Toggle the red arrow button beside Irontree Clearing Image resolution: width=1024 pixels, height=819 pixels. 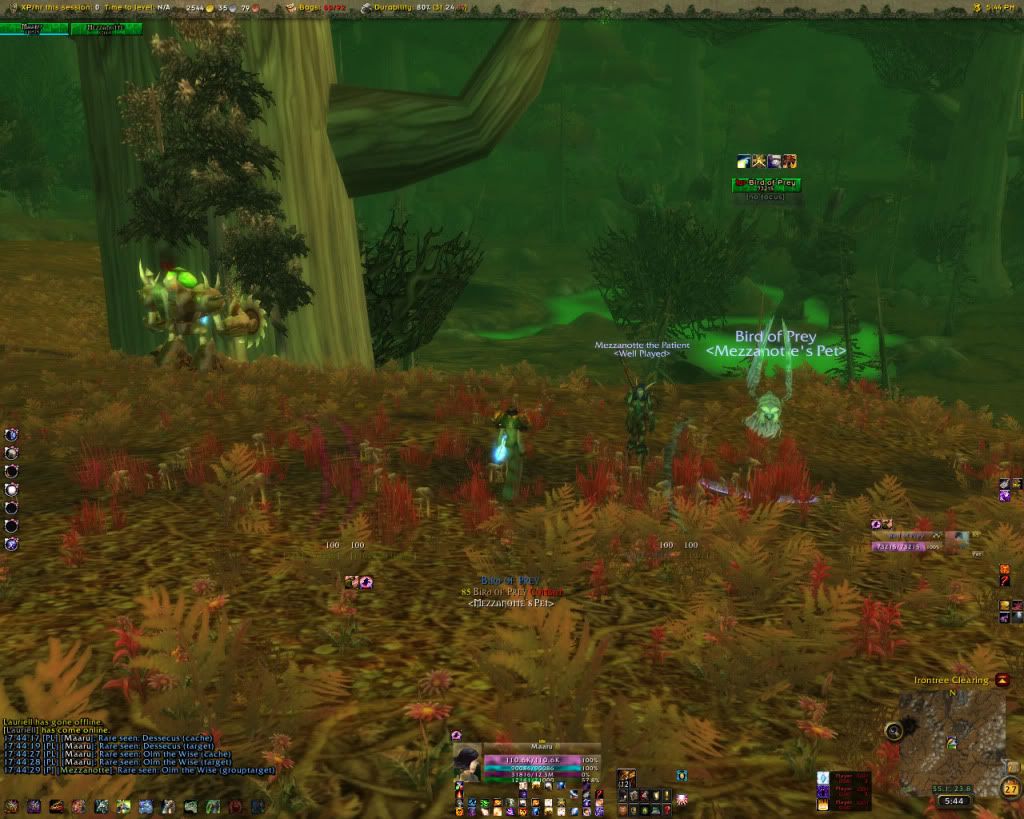[1002, 680]
